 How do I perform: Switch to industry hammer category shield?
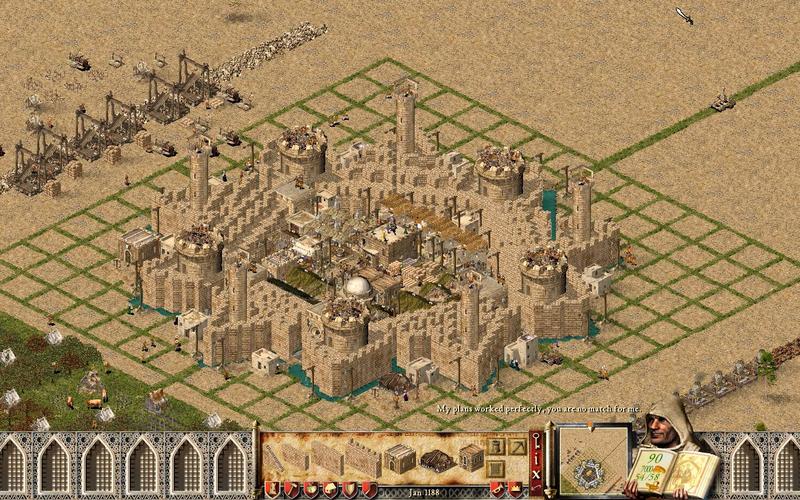(x=291, y=488)
